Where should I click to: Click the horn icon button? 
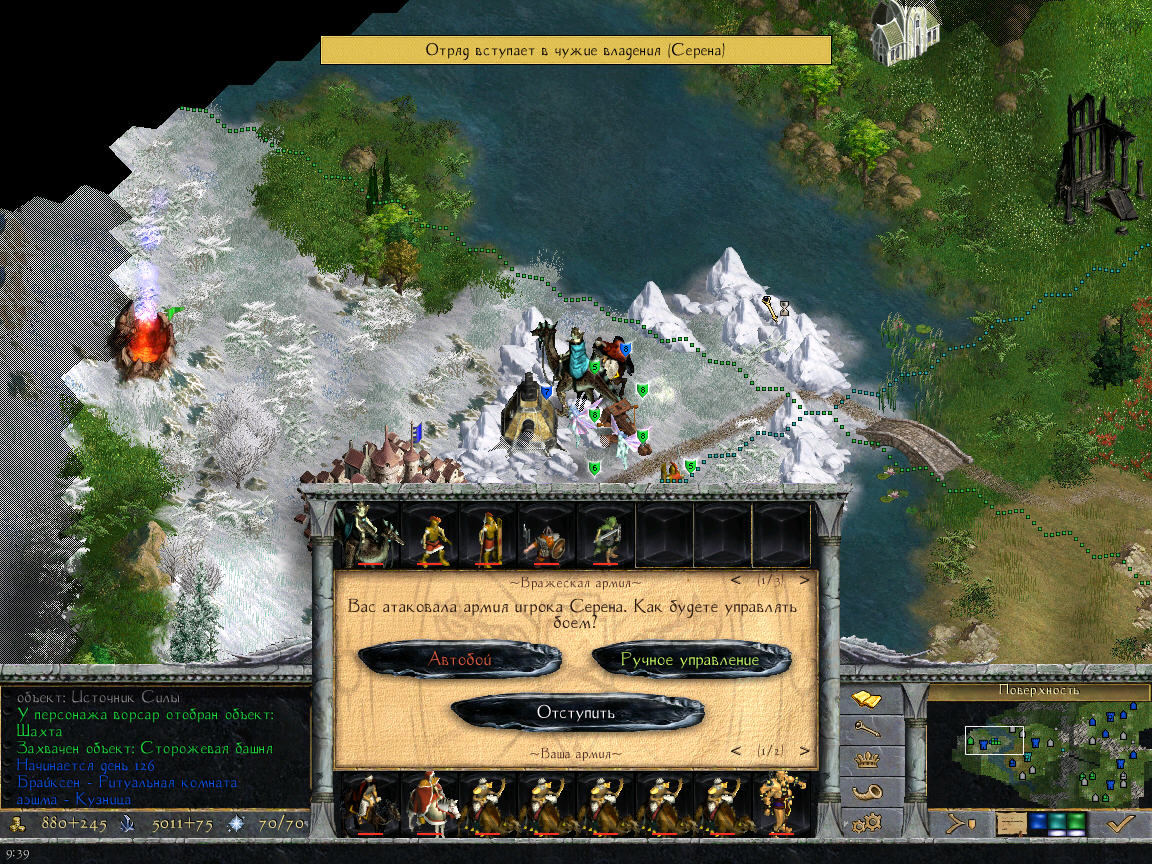click(x=865, y=793)
